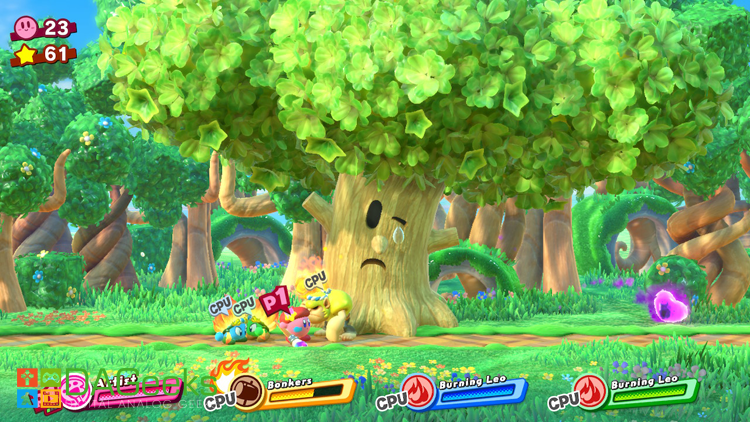Select the yellow star collectible icon

click(x=25, y=54)
